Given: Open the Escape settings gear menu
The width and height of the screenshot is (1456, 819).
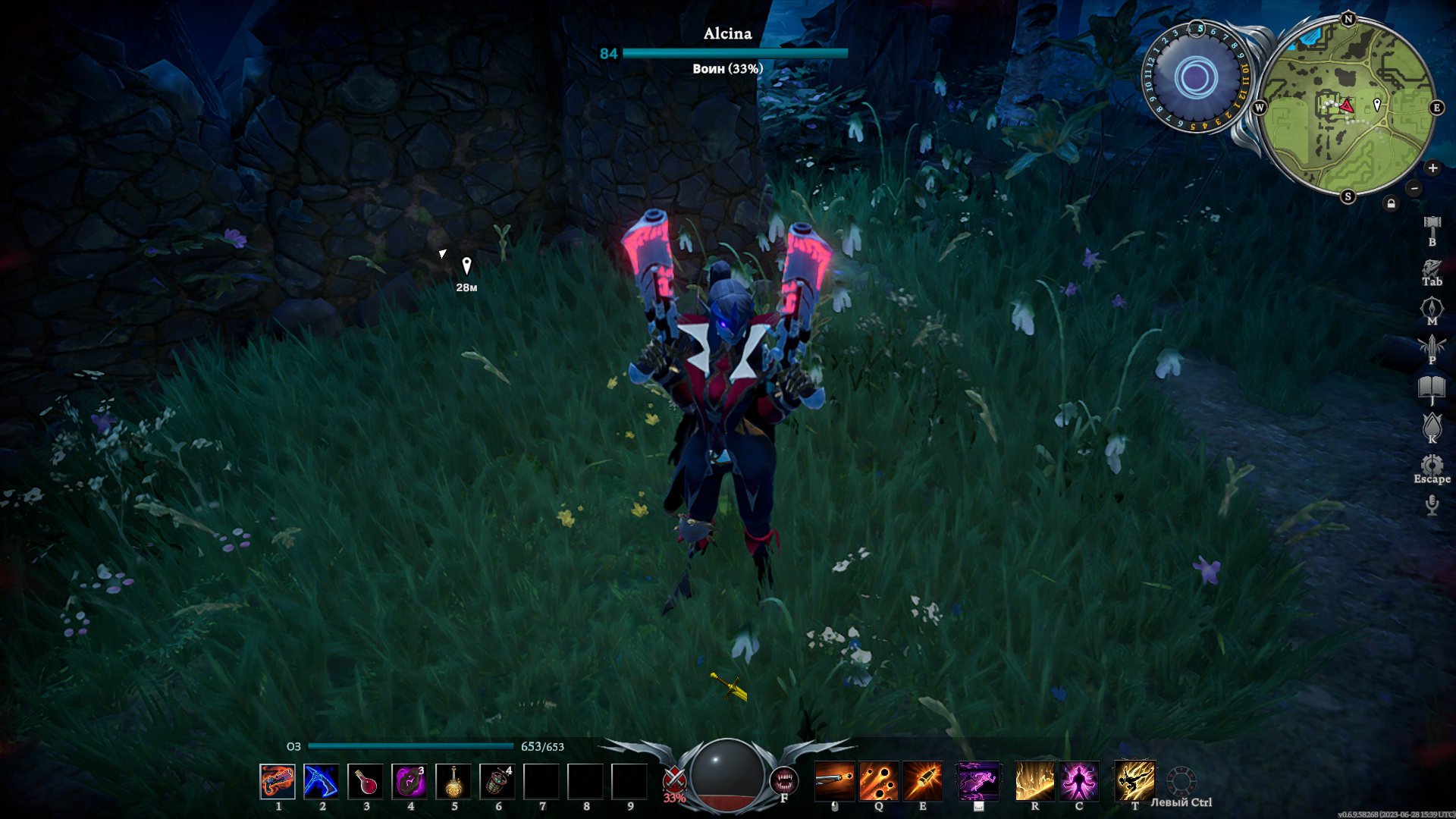Looking at the screenshot, I should tap(1432, 465).
